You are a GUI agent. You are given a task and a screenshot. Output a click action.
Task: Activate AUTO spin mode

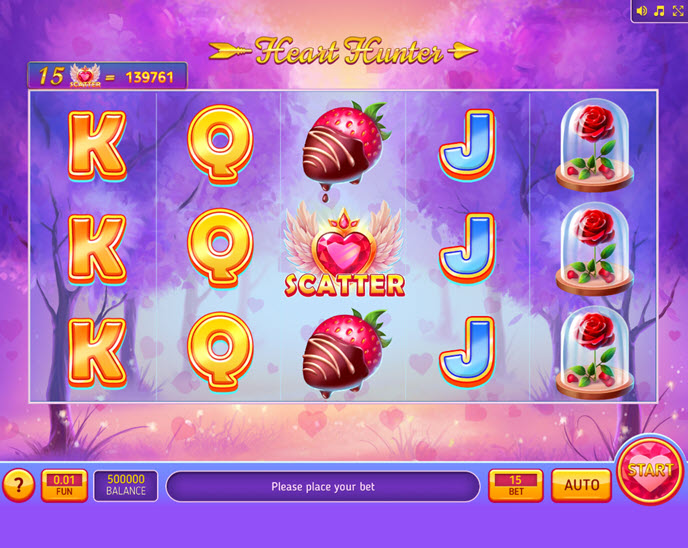[581, 485]
